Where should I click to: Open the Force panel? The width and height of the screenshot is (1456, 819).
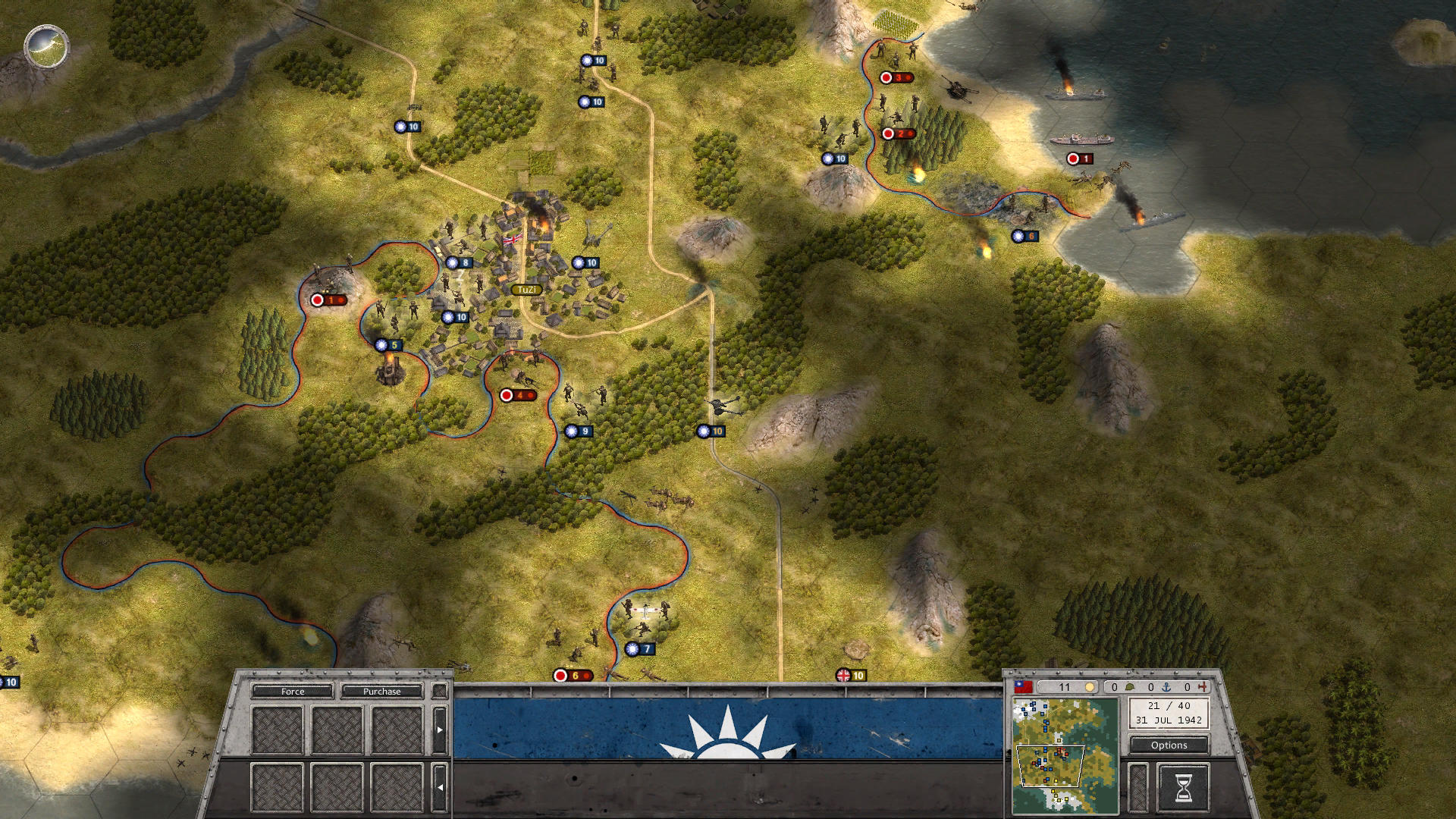(x=292, y=691)
